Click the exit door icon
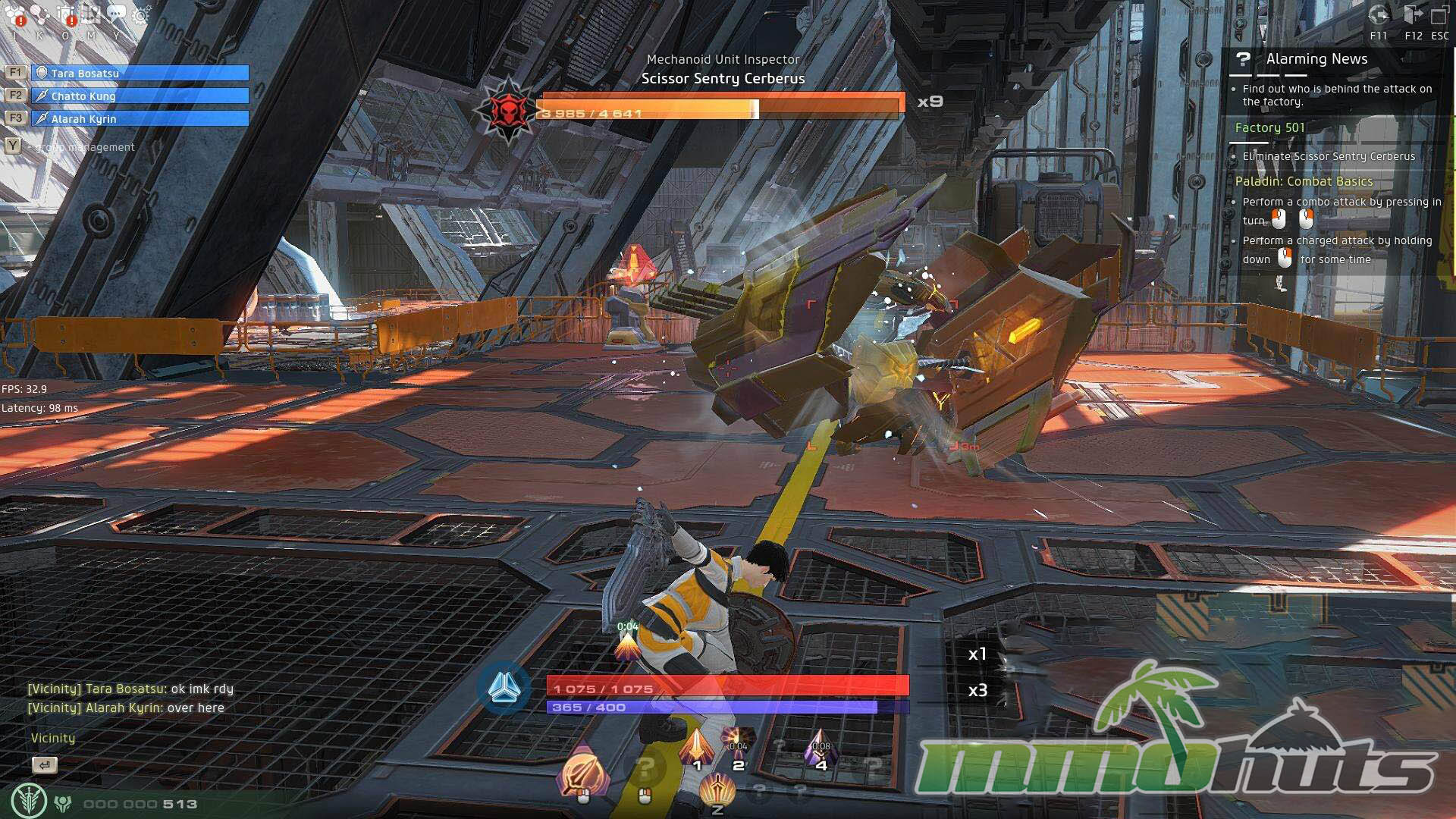The height and width of the screenshot is (819, 1456). click(1412, 15)
